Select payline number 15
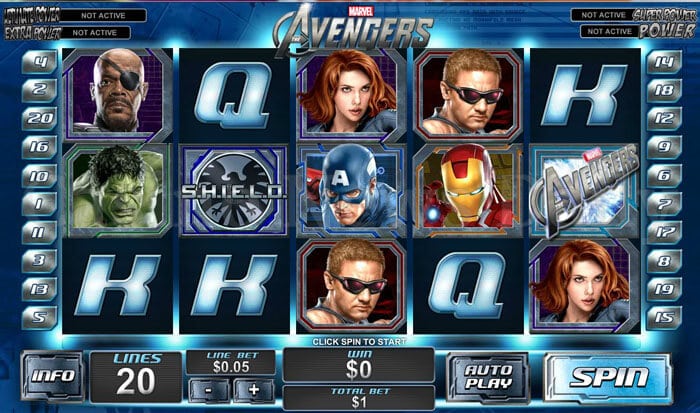Screen dimensions: 700x413 click(661, 318)
